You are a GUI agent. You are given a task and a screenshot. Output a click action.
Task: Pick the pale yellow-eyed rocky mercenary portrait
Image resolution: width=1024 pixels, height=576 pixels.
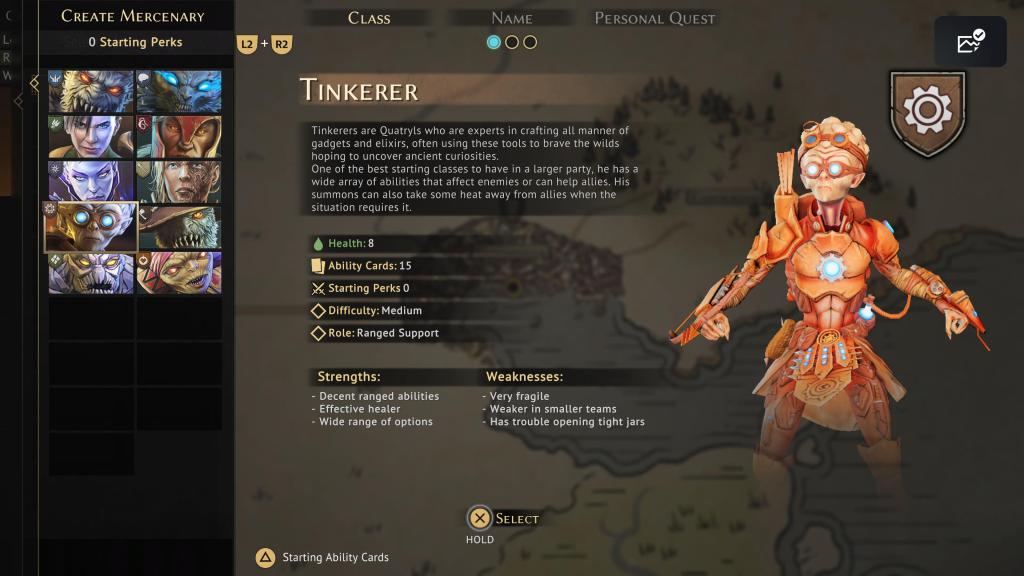click(91, 273)
